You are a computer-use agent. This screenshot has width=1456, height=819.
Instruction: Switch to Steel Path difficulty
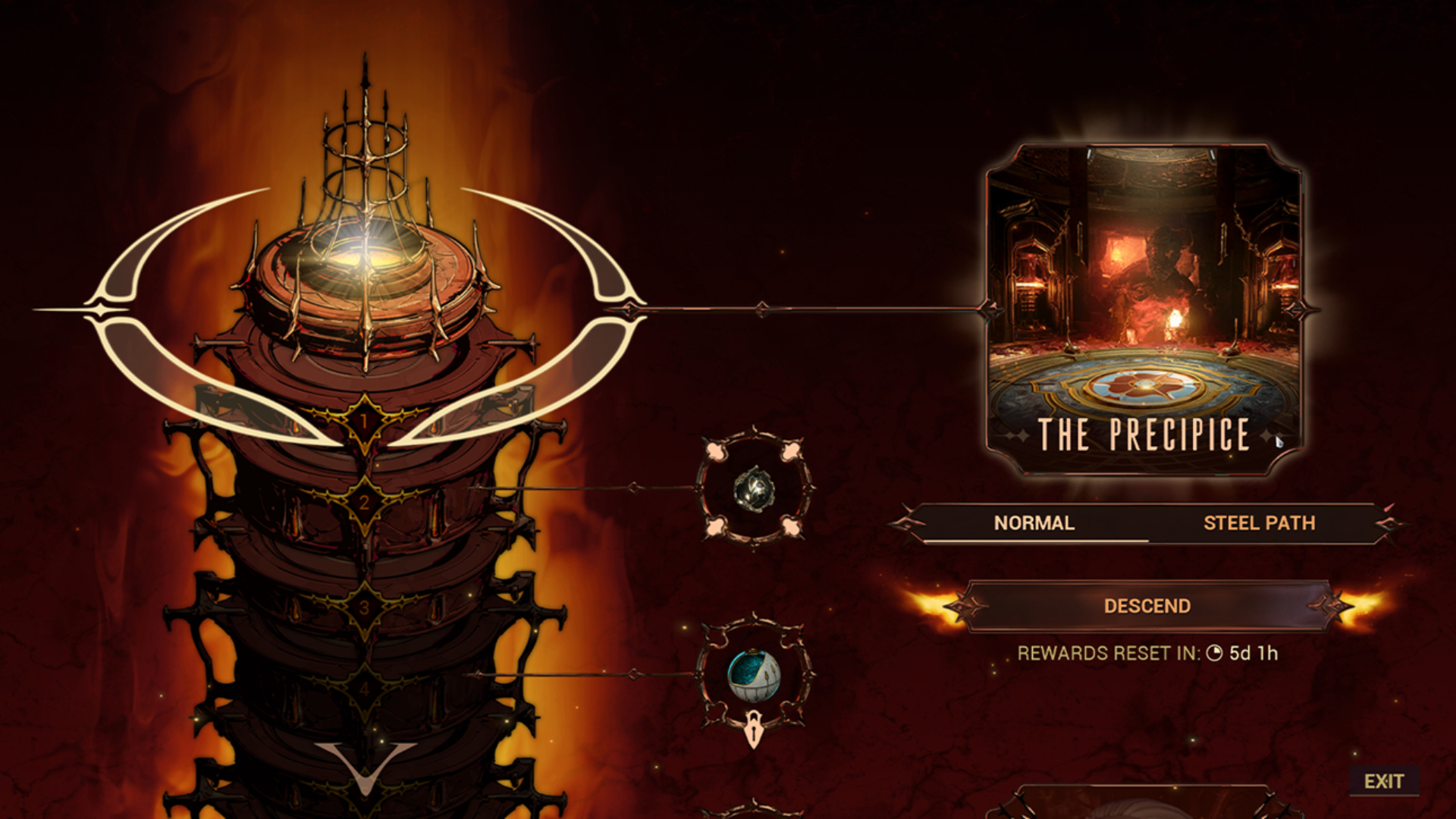coord(1260,522)
